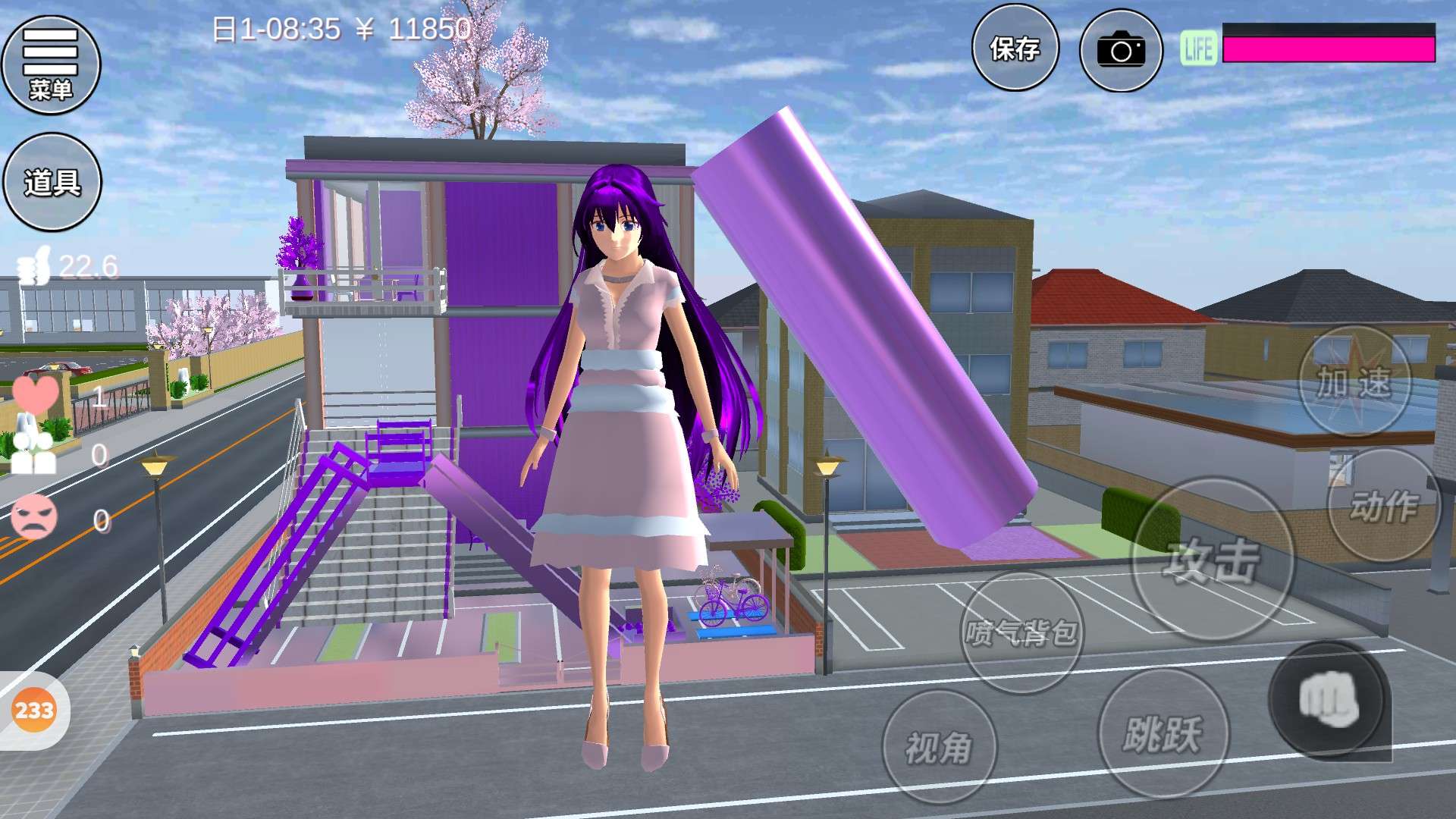The image size is (1456, 819).
Task: Use the 喷气背包 jetpack button
Action: tap(1021, 632)
